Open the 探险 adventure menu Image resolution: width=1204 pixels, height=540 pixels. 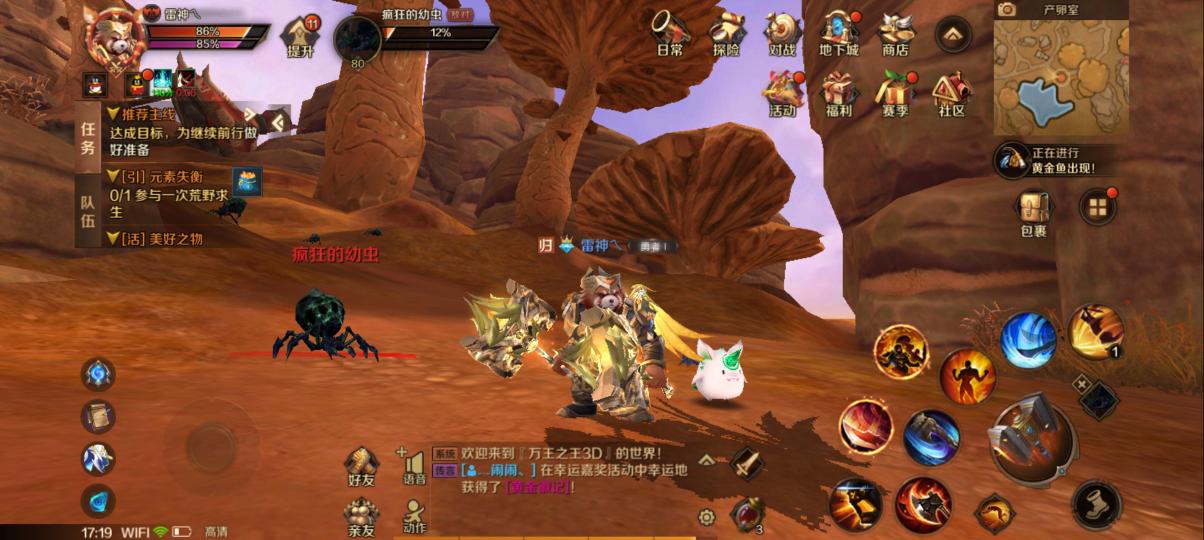727,33
